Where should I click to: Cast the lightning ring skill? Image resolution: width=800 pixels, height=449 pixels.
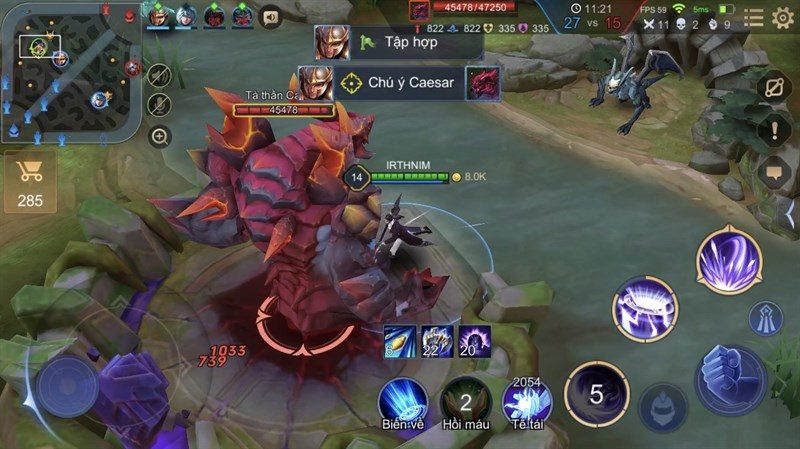click(x=645, y=308)
